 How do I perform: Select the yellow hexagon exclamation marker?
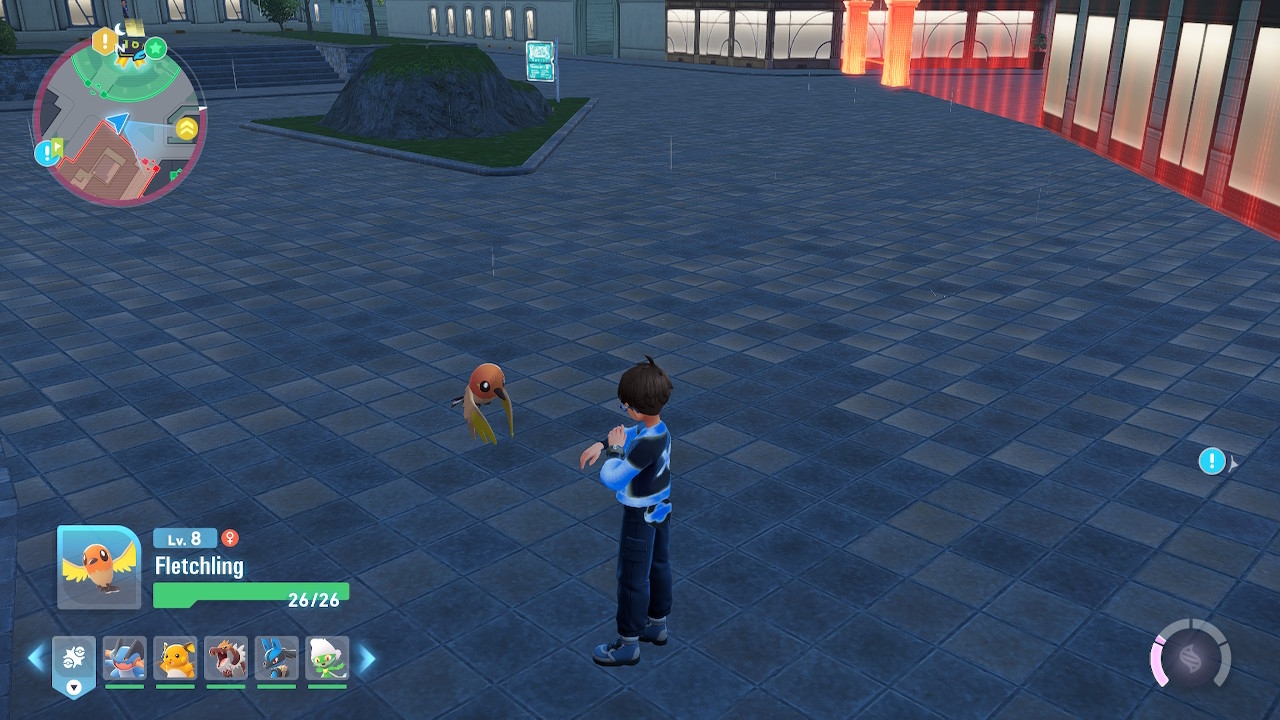pyautogui.click(x=104, y=42)
